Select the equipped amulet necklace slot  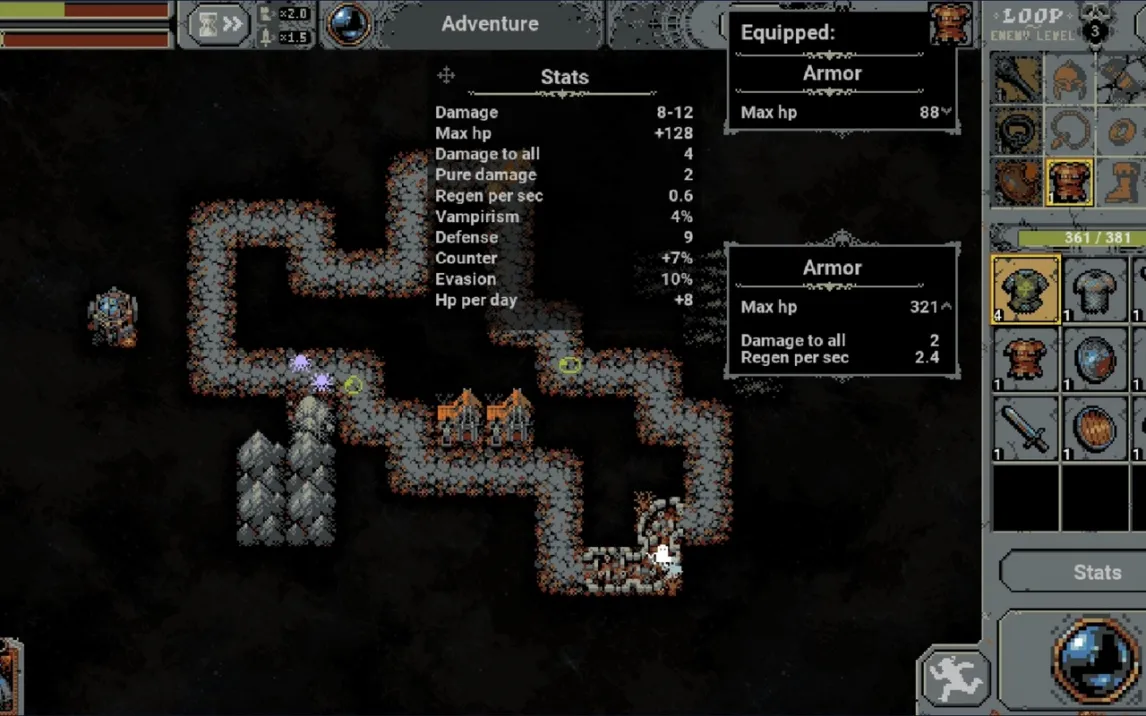pos(1070,130)
